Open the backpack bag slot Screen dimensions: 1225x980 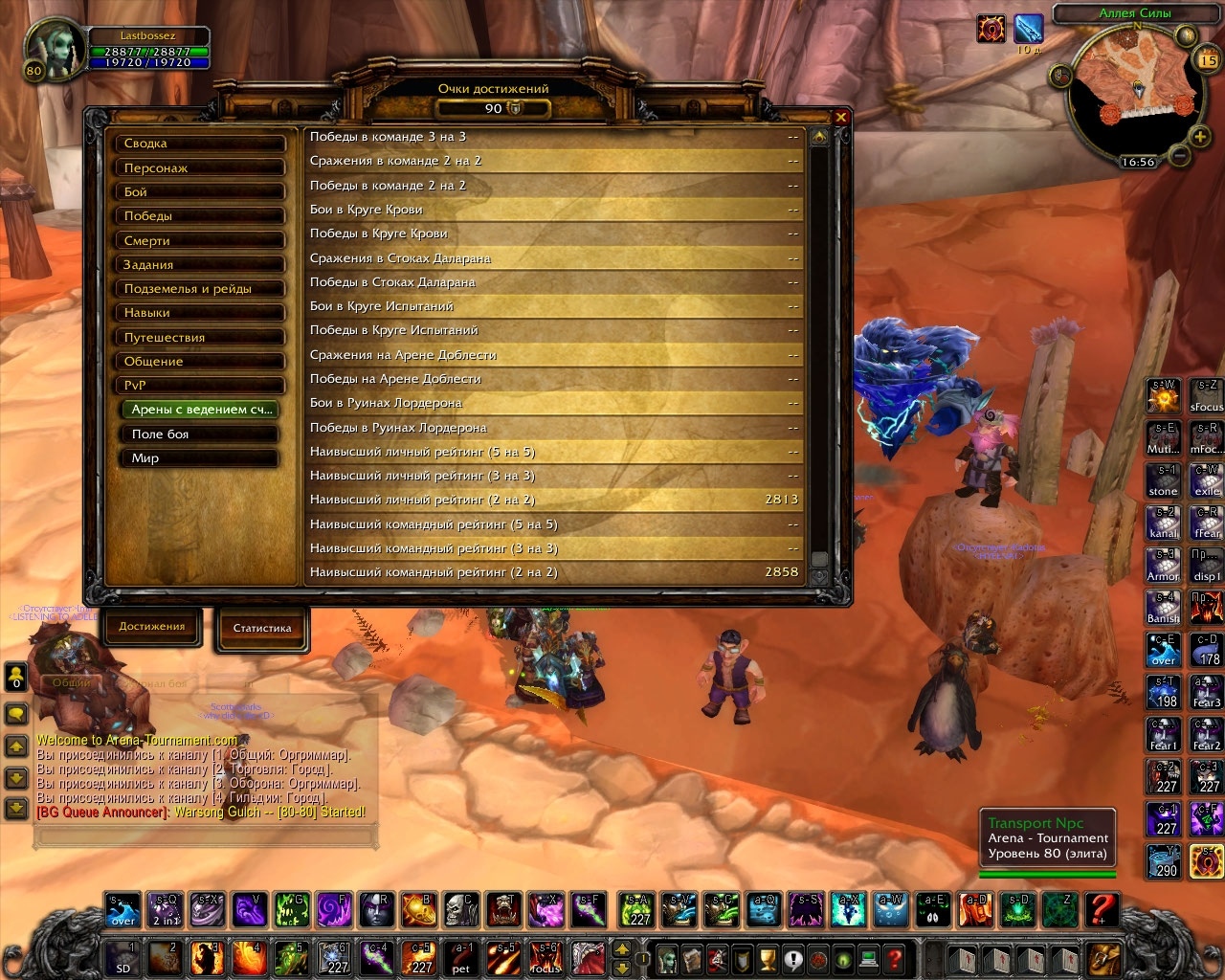(x=1103, y=957)
